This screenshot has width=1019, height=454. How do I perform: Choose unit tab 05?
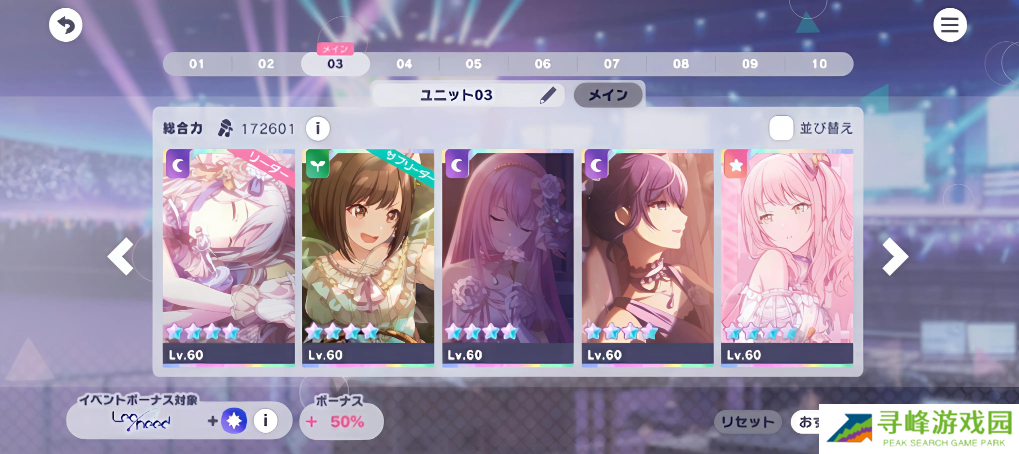click(473, 64)
